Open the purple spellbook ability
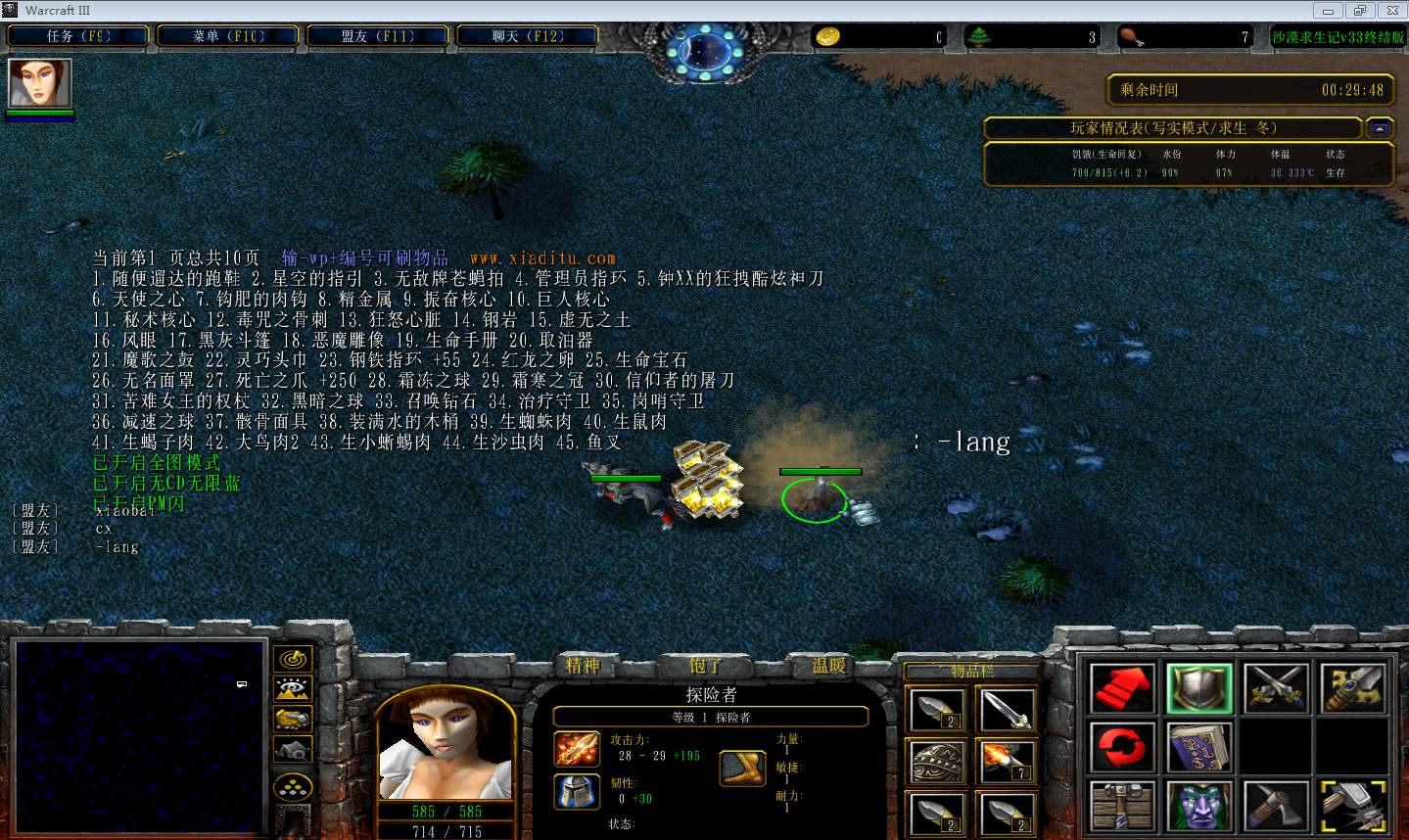The image size is (1409, 840). pyautogui.click(x=1199, y=747)
